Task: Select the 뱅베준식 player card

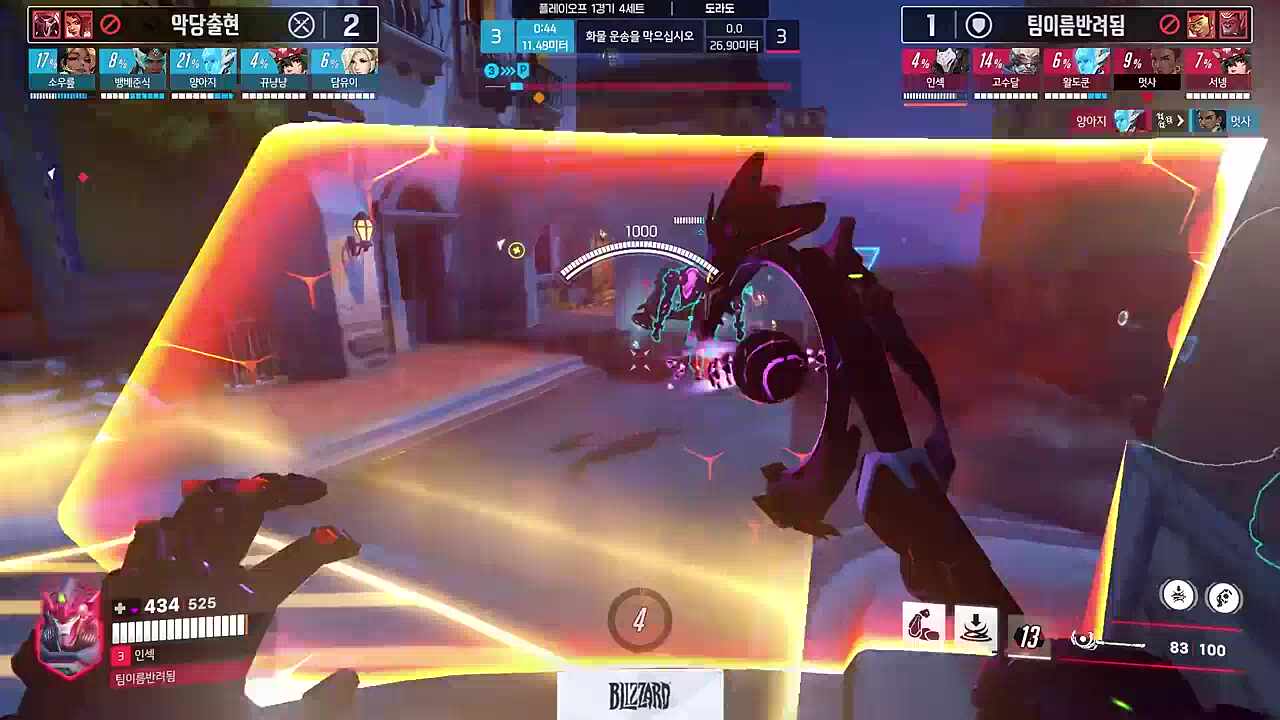Action: coord(132,72)
